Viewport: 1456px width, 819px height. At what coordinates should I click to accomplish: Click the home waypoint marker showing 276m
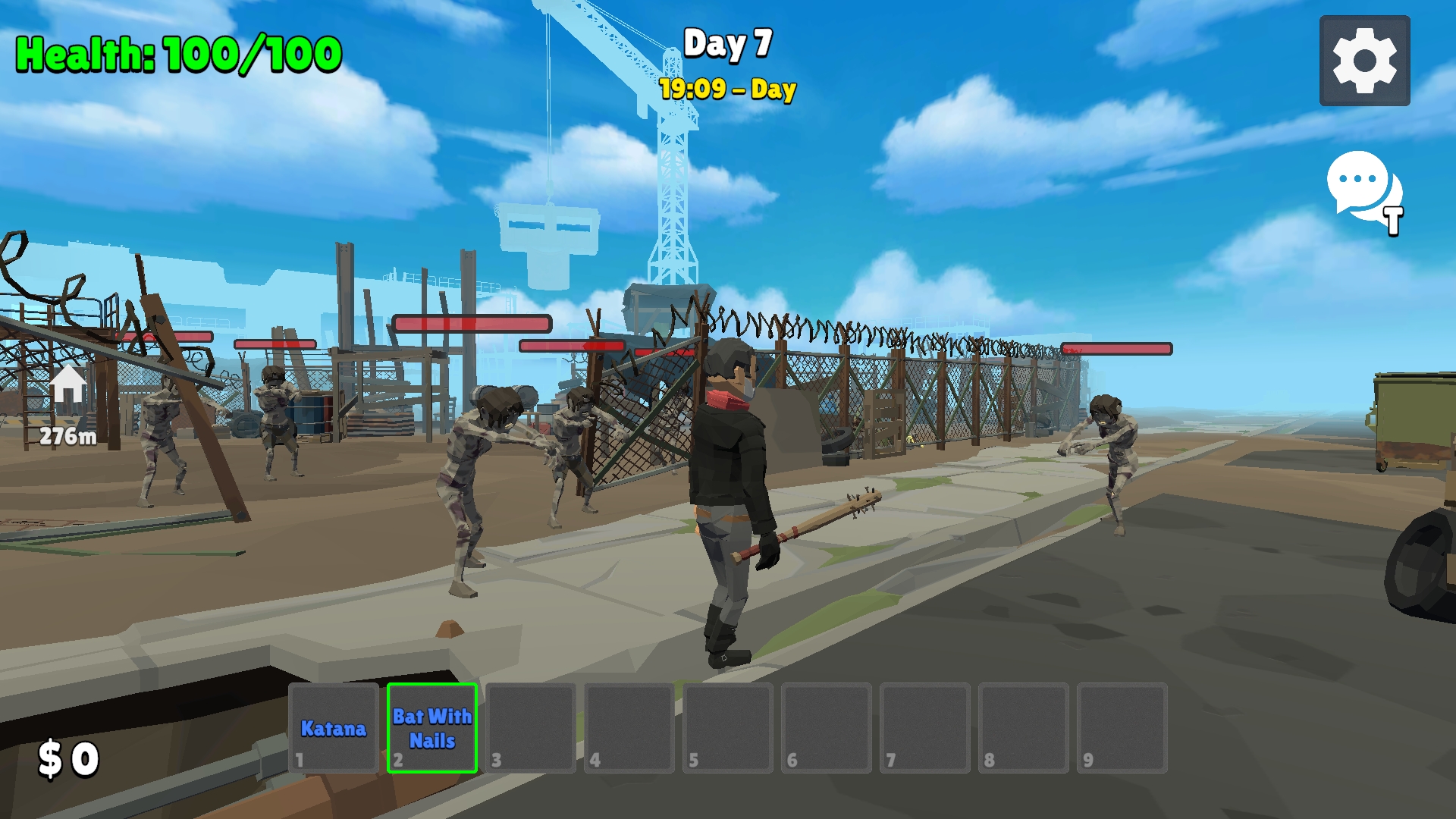67,402
